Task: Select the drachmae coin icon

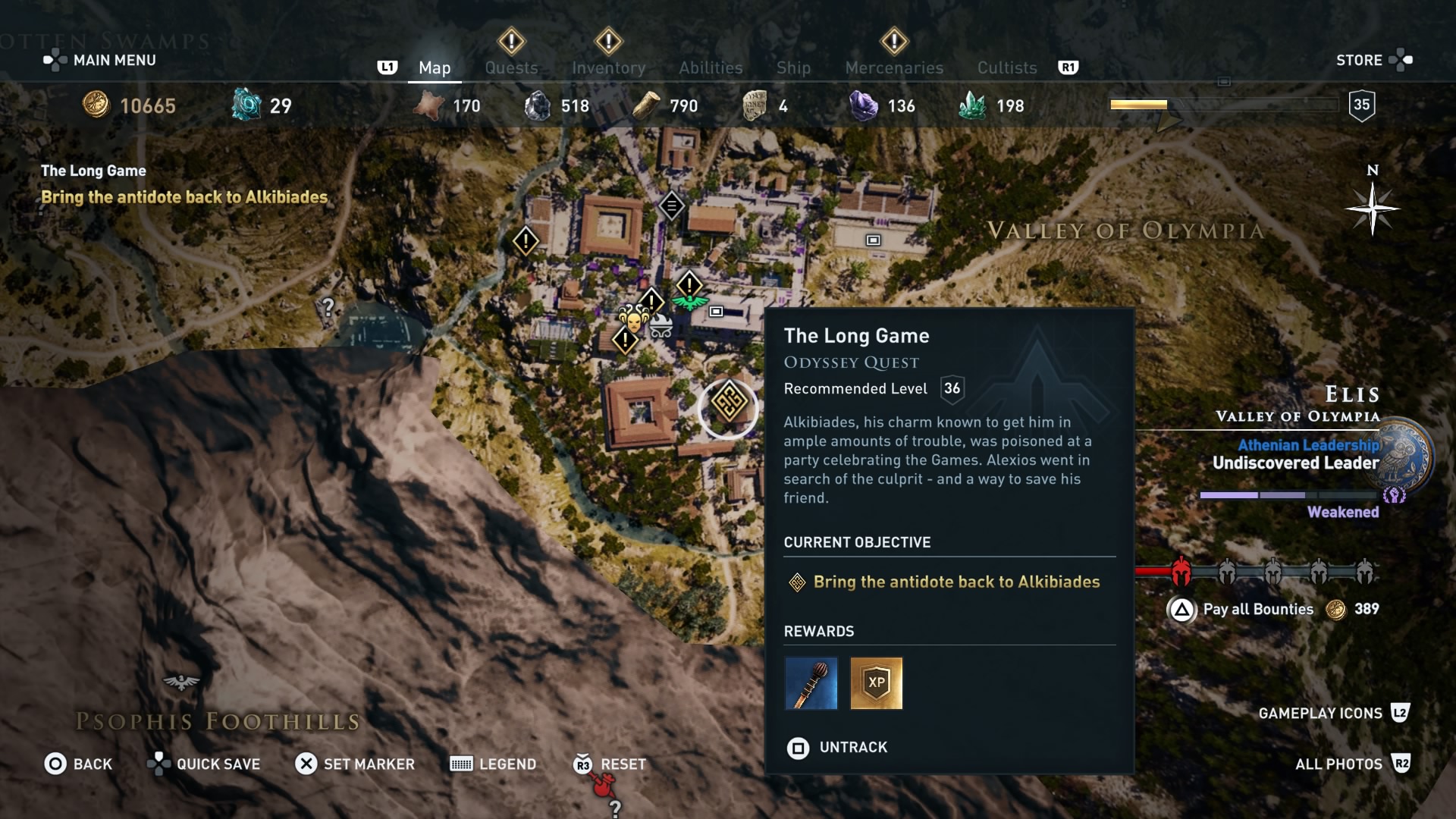Action: 96,105
